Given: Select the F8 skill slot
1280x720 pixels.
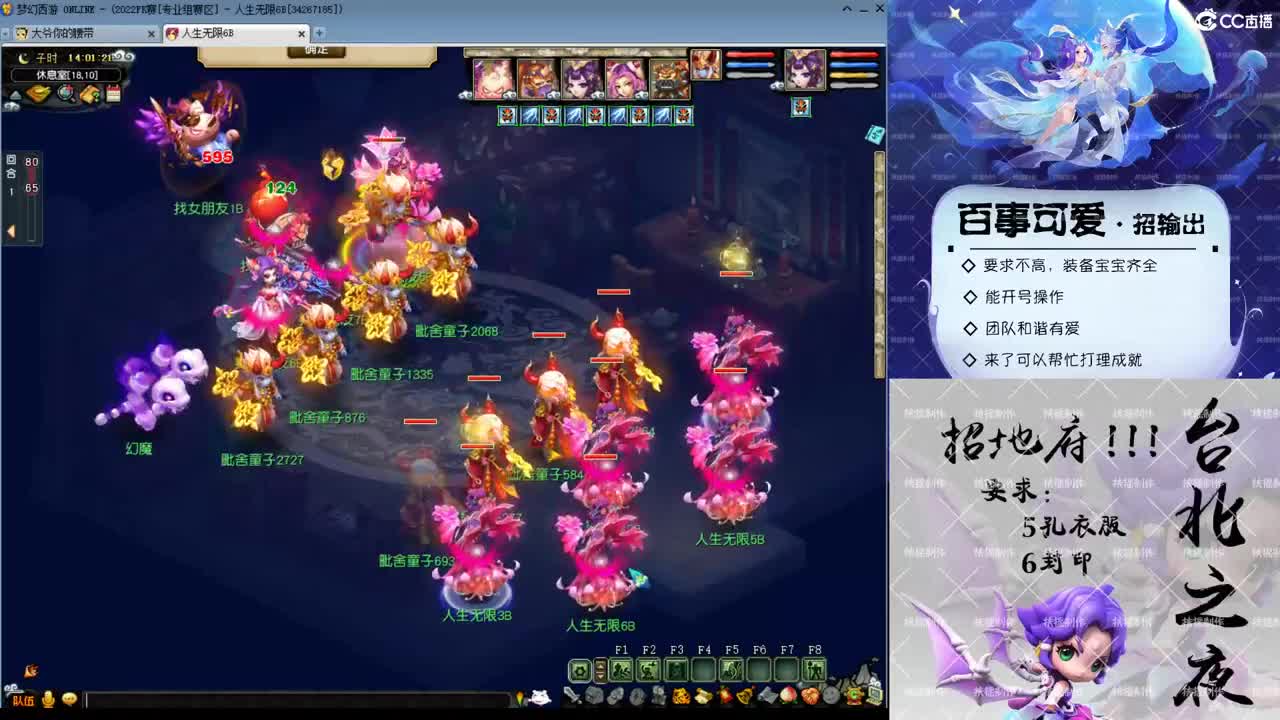Looking at the screenshot, I should (814, 670).
